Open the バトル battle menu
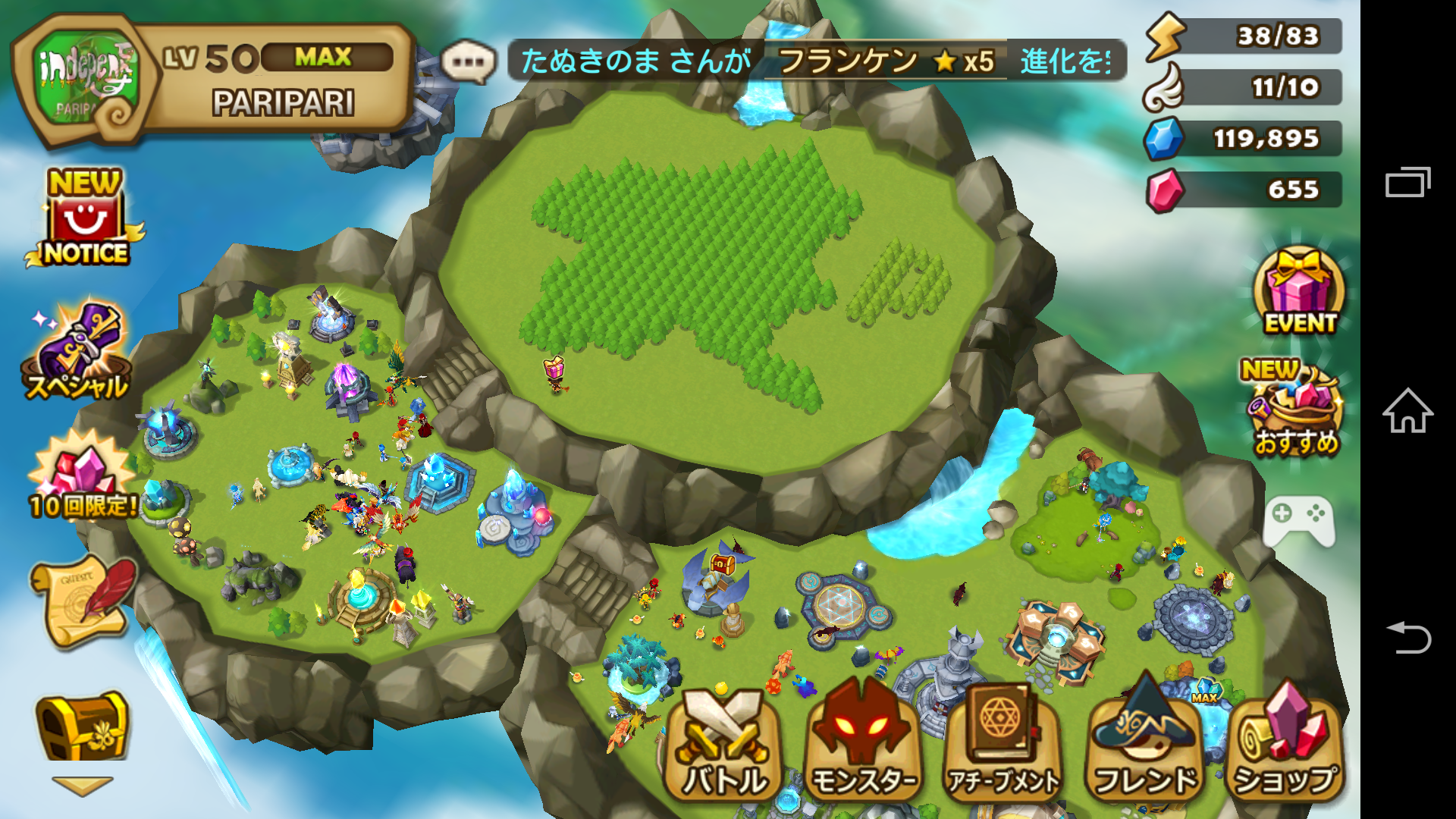The width and height of the screenshot is (1456, 819). click(723, 747)
